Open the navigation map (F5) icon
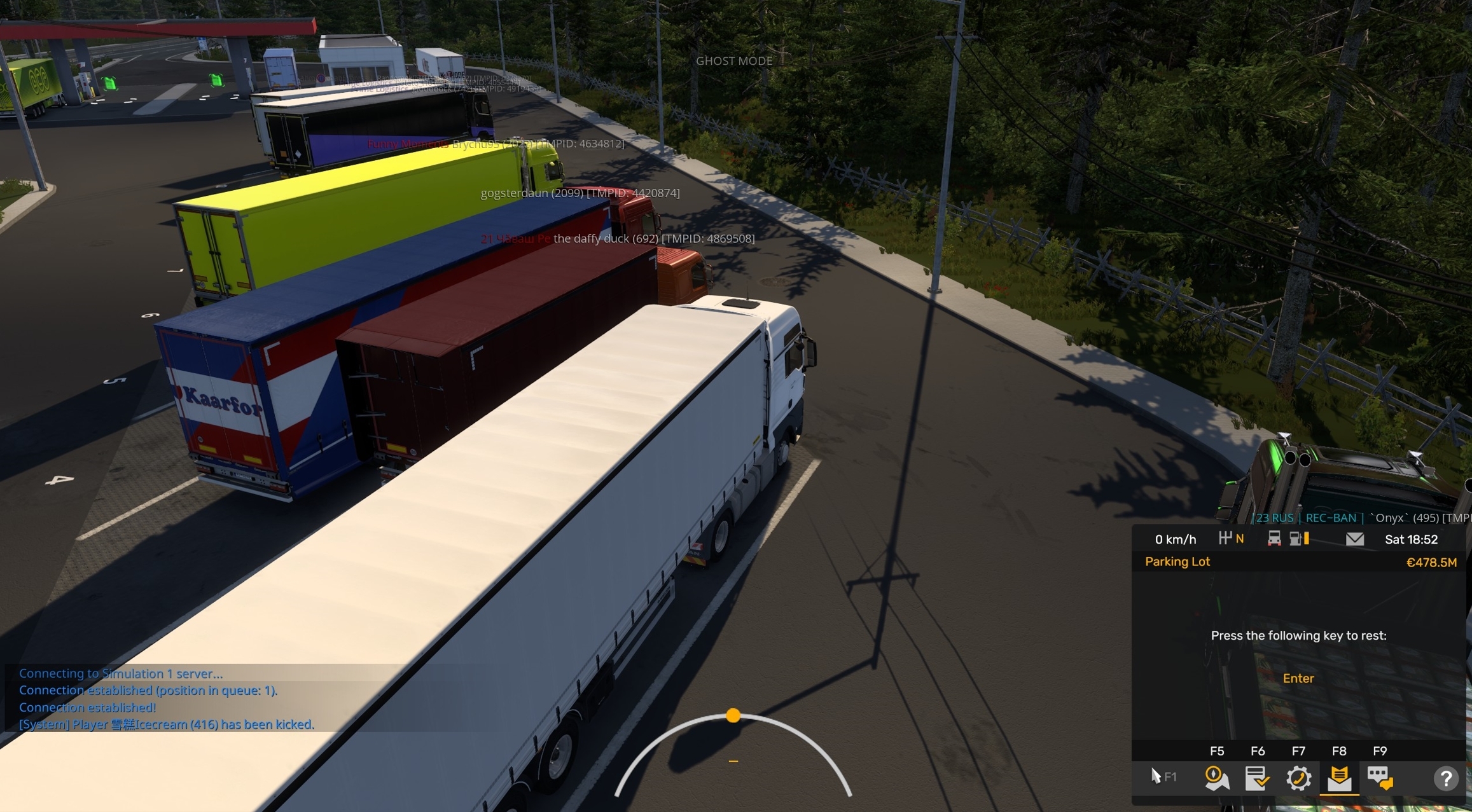 tap(1217, 778)
